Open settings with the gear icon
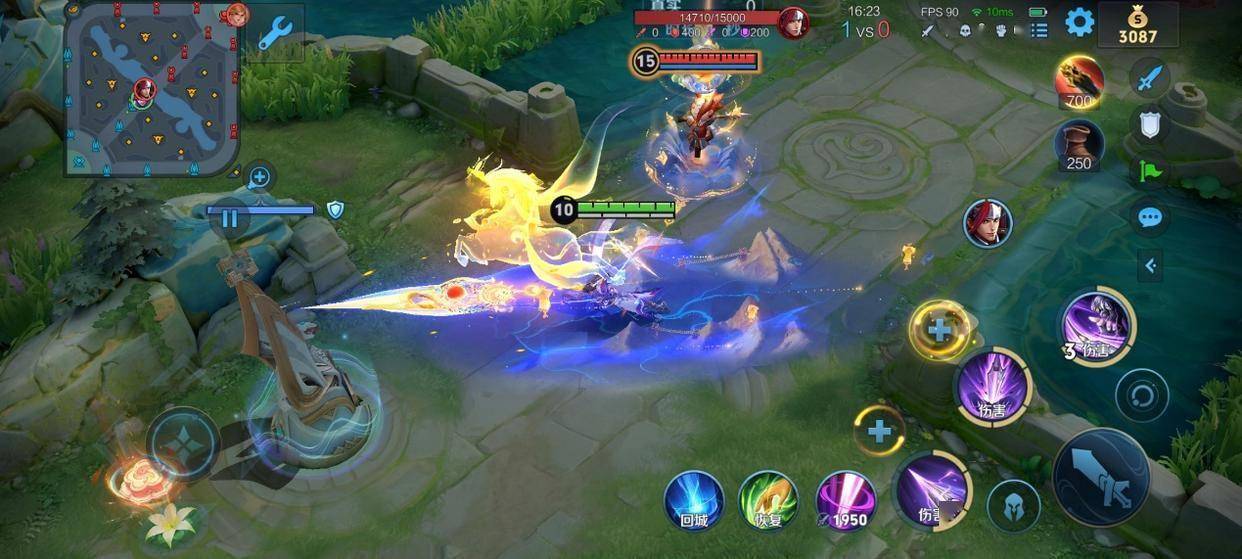Image resolution: width=1242 pixels, height=559 pixels. [x=1079, y=22]
